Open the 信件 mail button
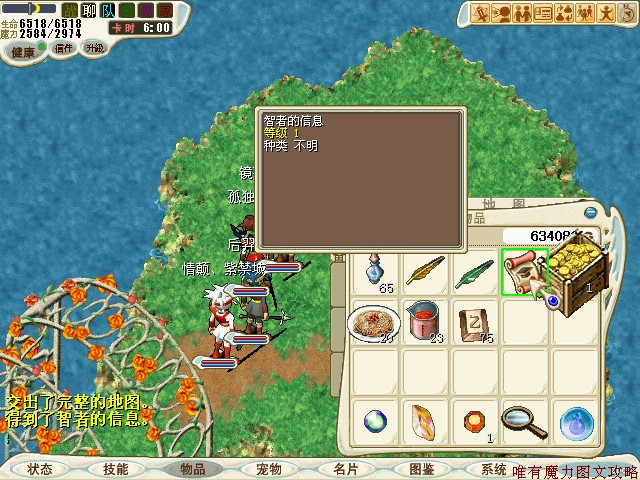The width and height of the screenshot is (640, 480). pyautogui.click(x=64, y=47)
